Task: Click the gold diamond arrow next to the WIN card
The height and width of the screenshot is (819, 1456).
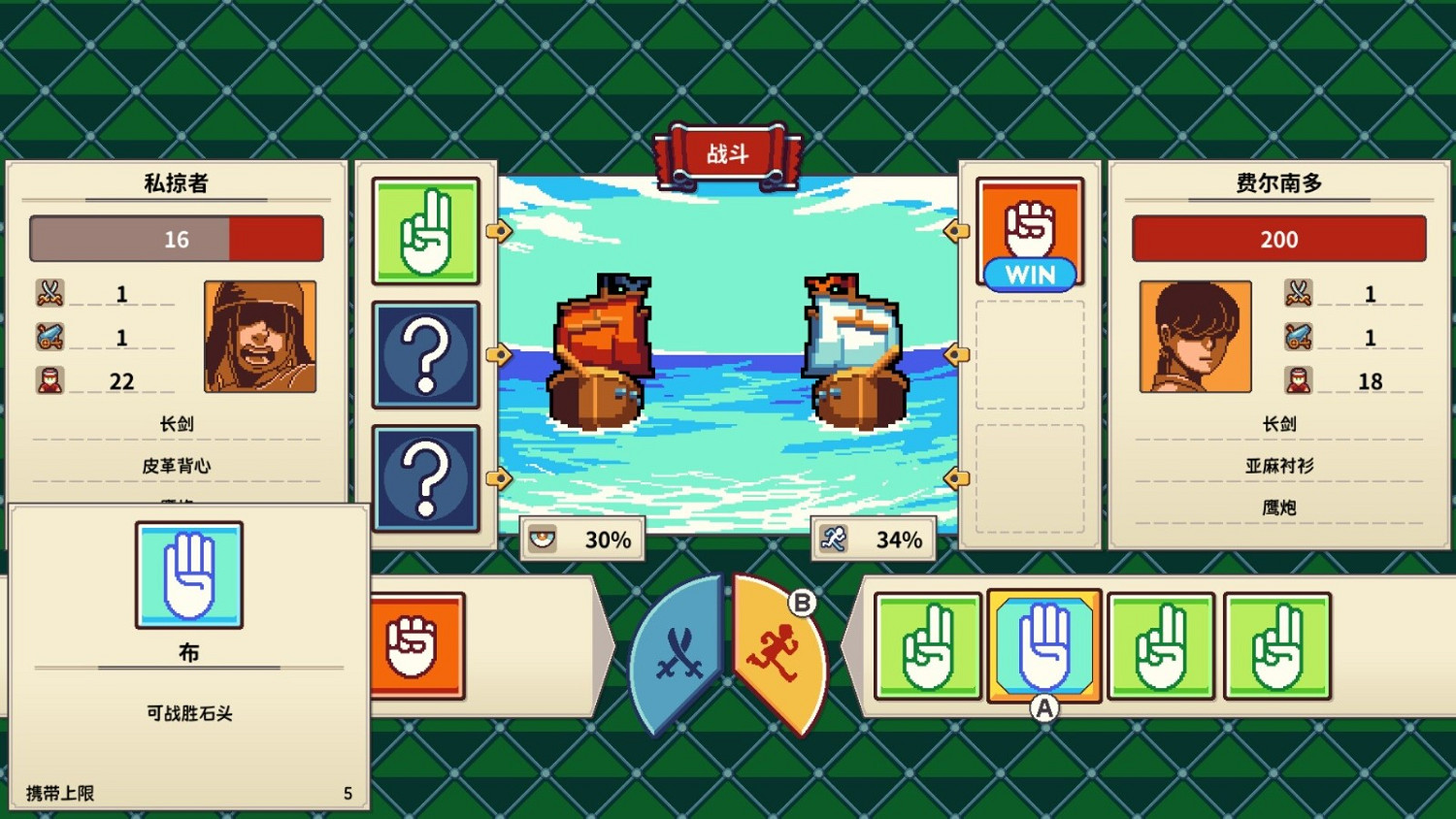Action: point(956,230)
